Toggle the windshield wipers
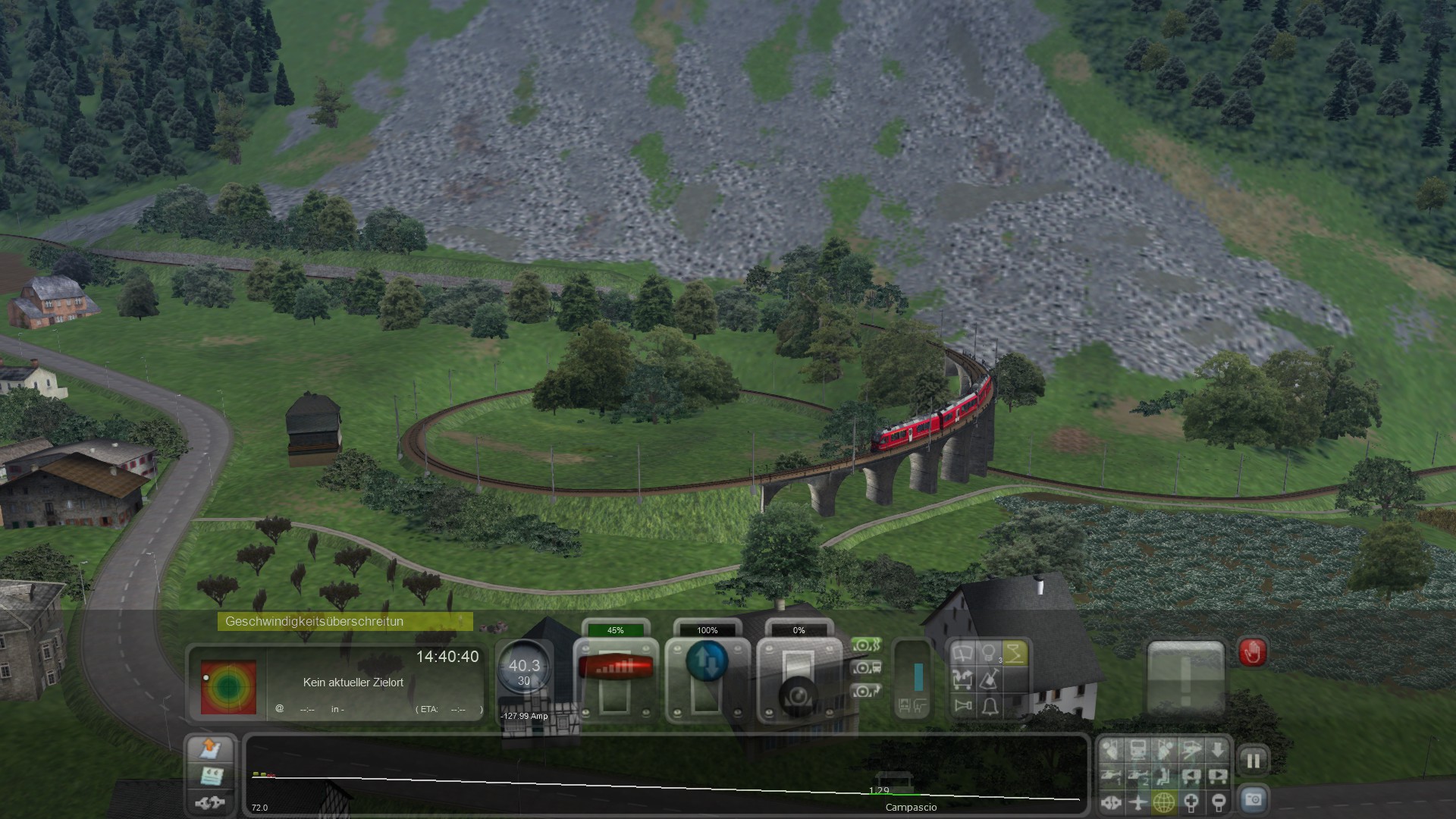Viewport: 1456px width, 819px height. point(963,653)
